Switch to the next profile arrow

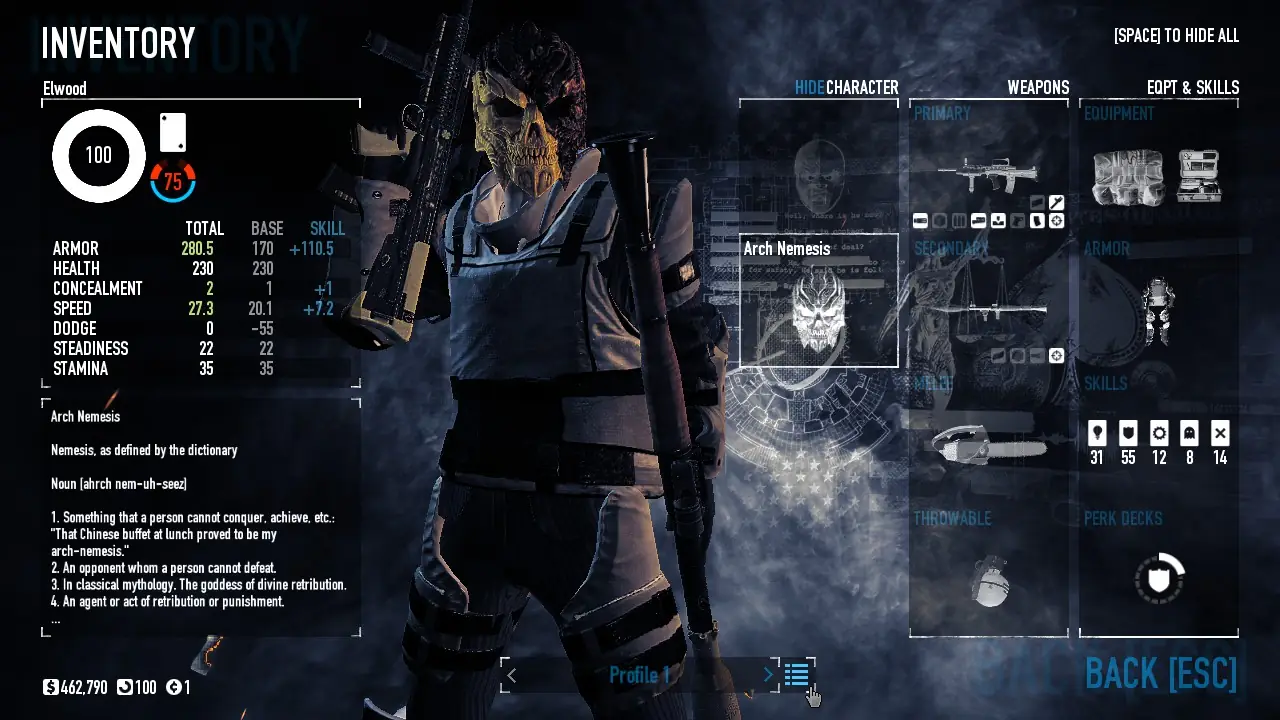(x=768, y=675)
